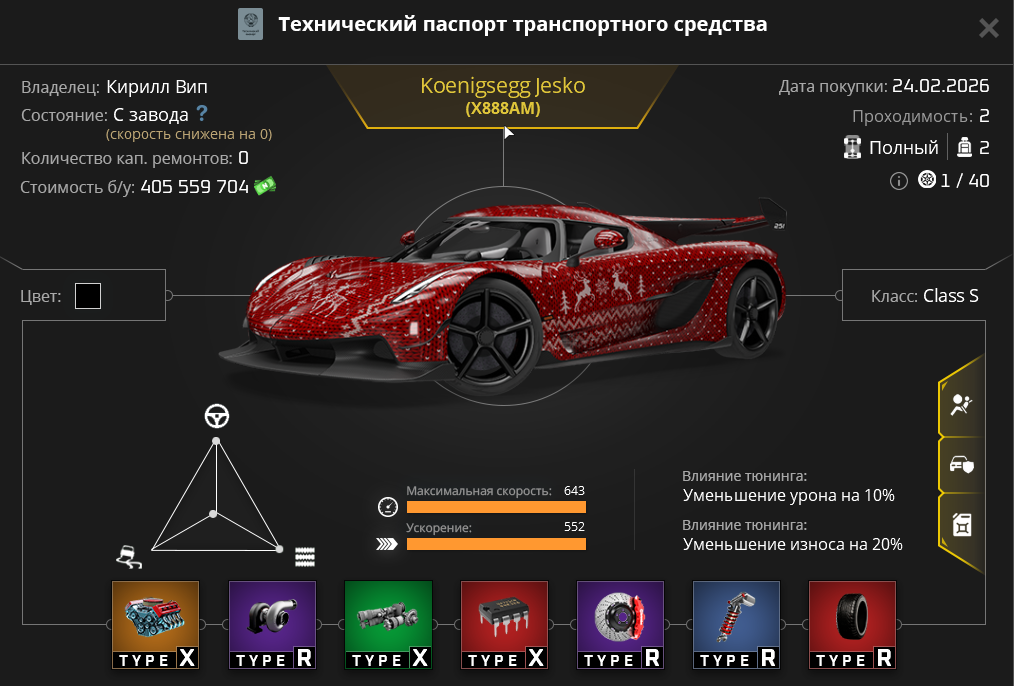The width and height of the screenshot is (1014, 686).
Task: Click the info icon near wheel counter
Action: (x=898, y=181)
